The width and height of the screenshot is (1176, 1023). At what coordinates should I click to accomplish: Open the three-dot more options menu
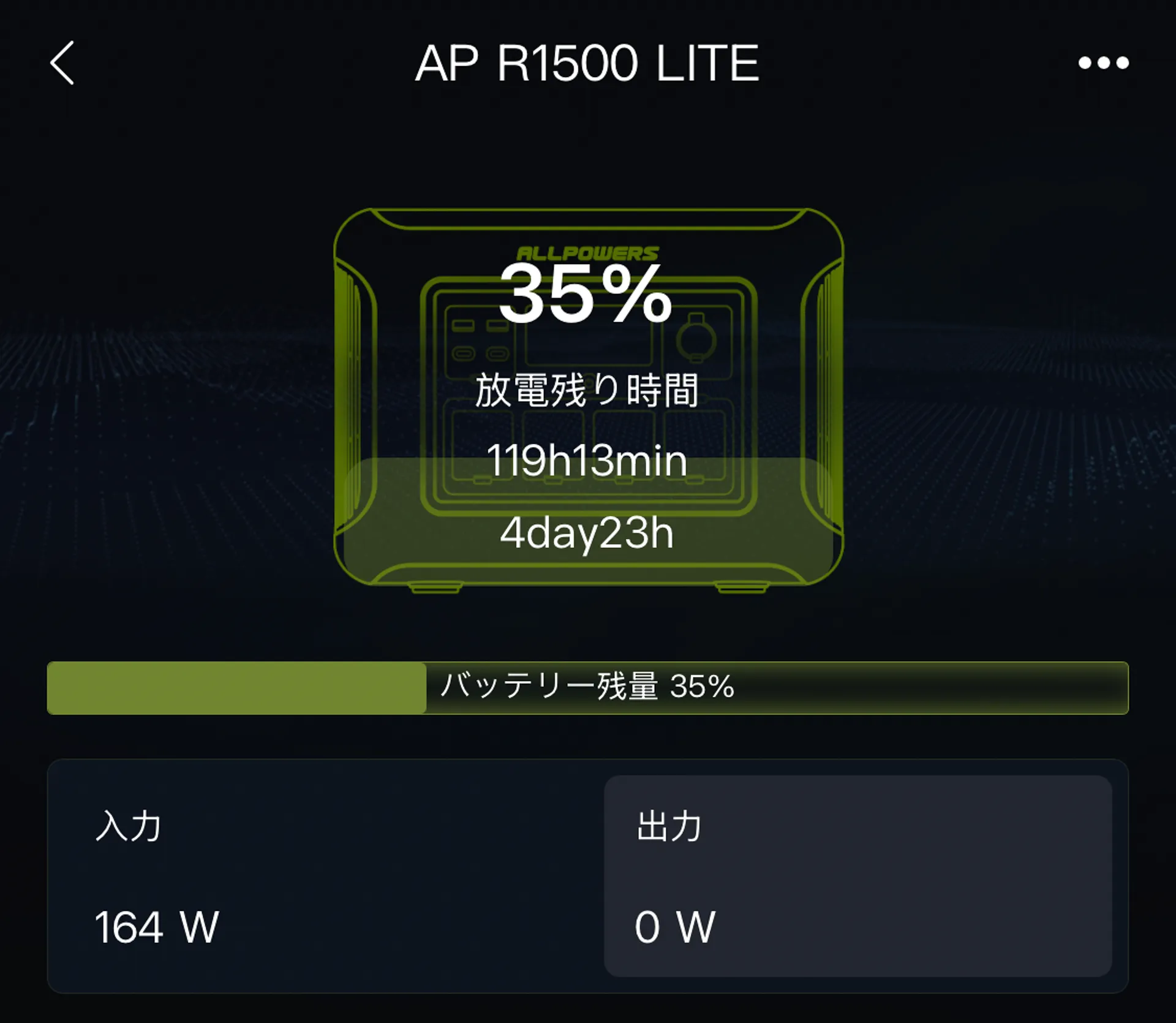(x=1104, y=64)
